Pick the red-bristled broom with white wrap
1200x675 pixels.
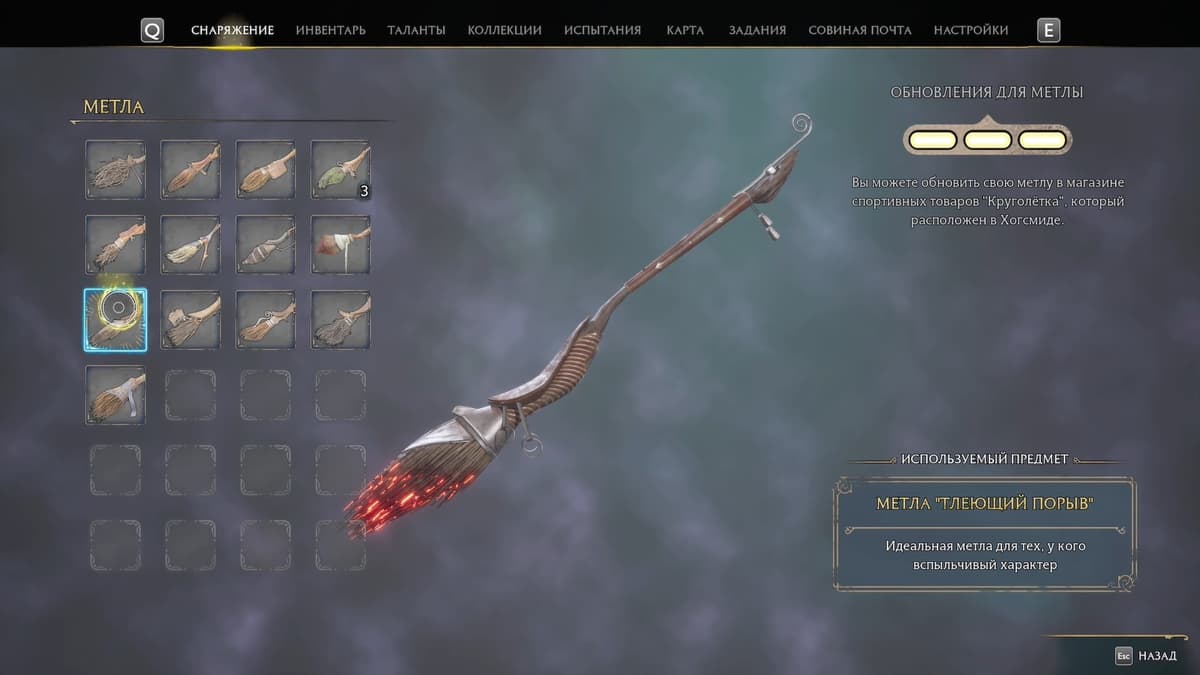click(340, 244)
